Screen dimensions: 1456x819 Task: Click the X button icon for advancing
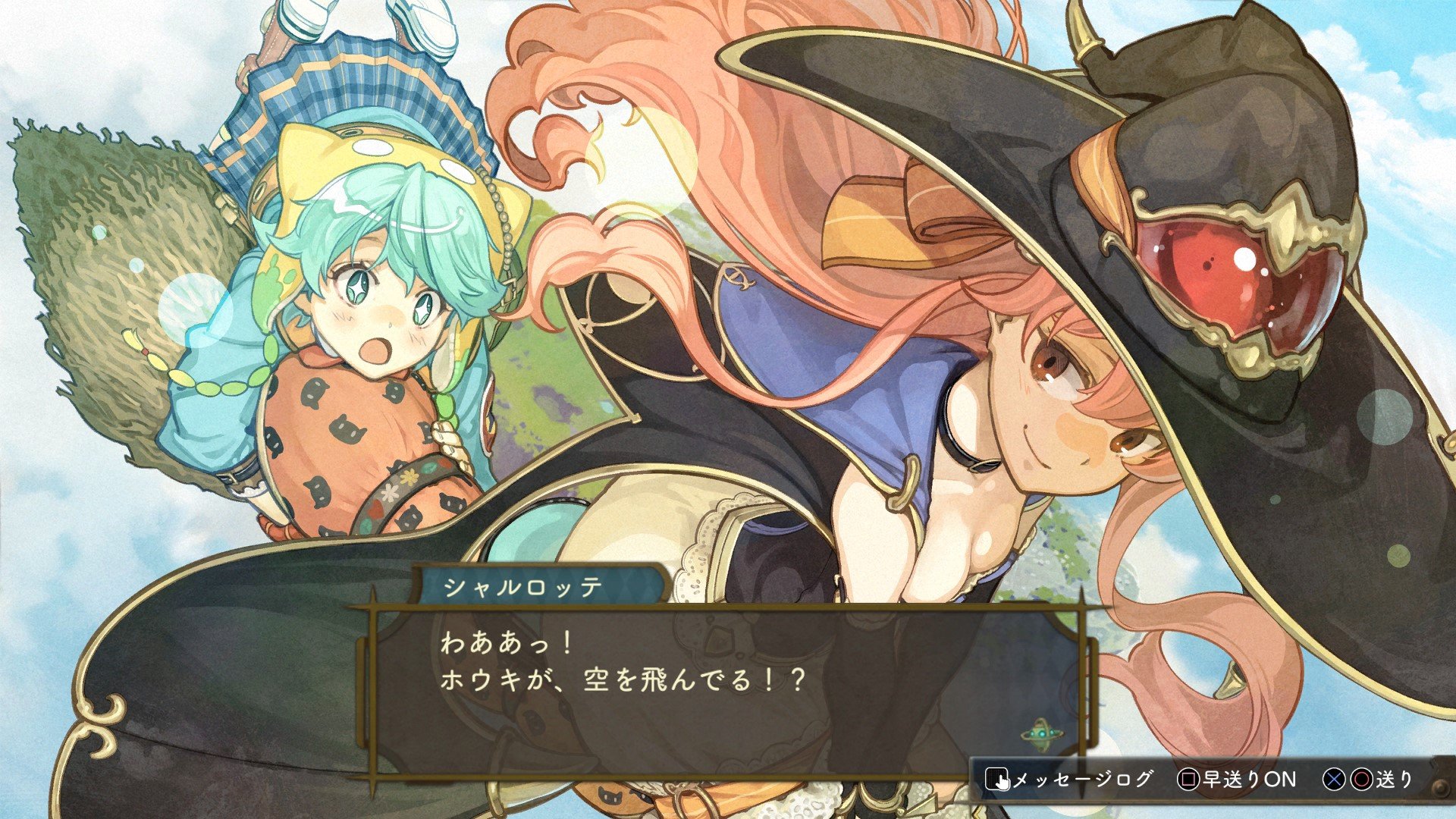1333,780
